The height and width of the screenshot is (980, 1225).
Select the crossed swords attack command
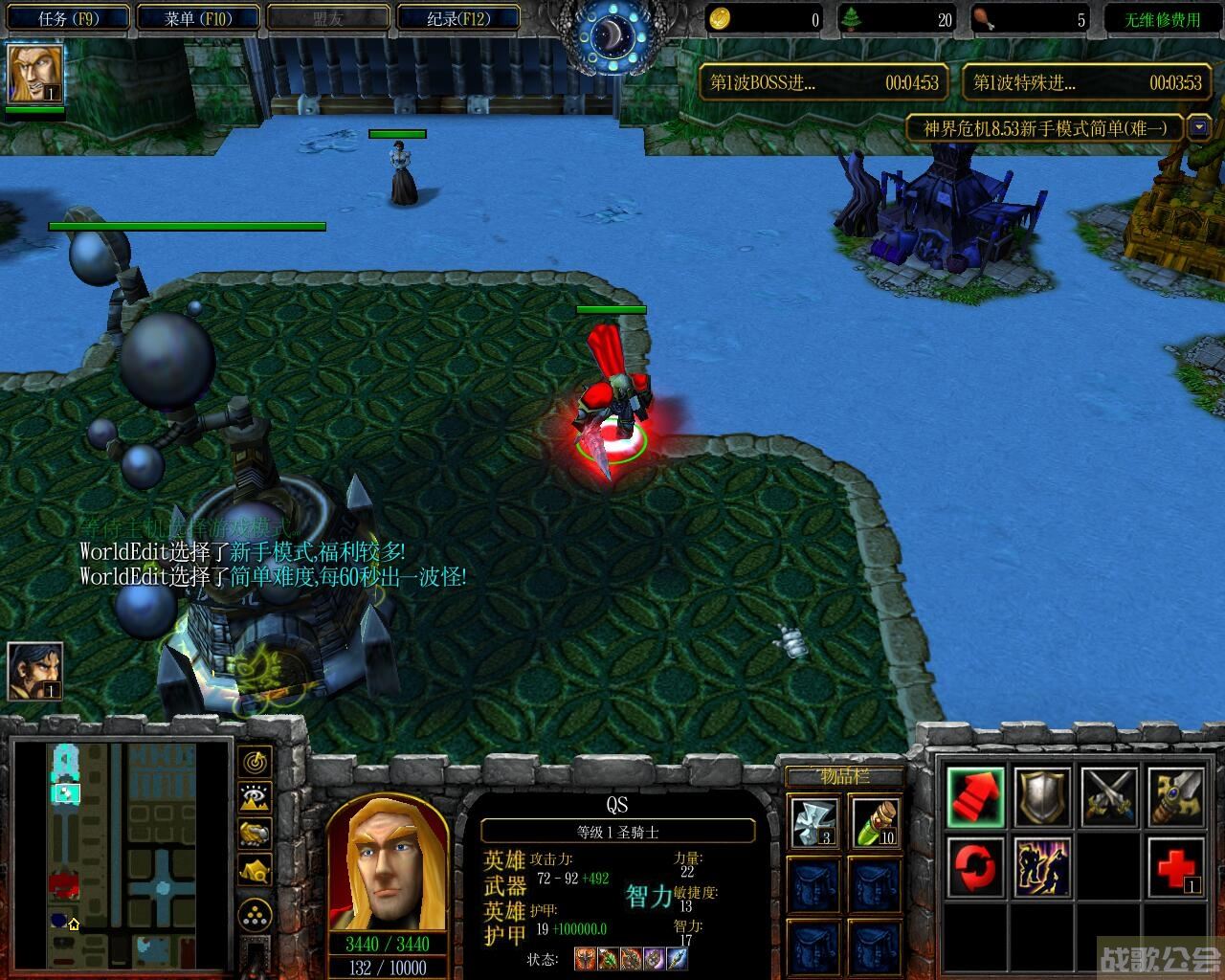coord(1109,797)
